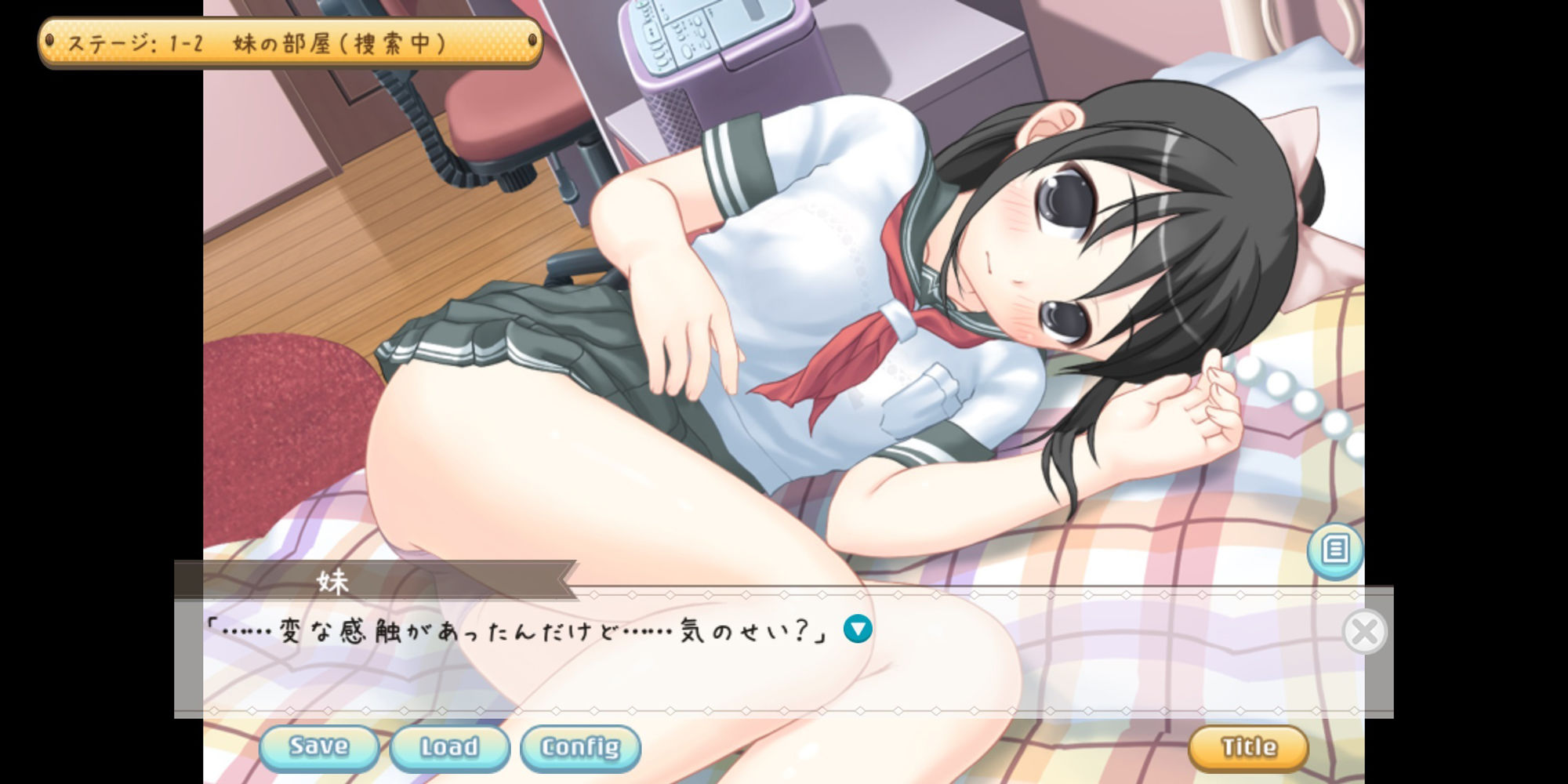Open the Config menu
Screen dimensions: 1568x784
tap(579, 748)
